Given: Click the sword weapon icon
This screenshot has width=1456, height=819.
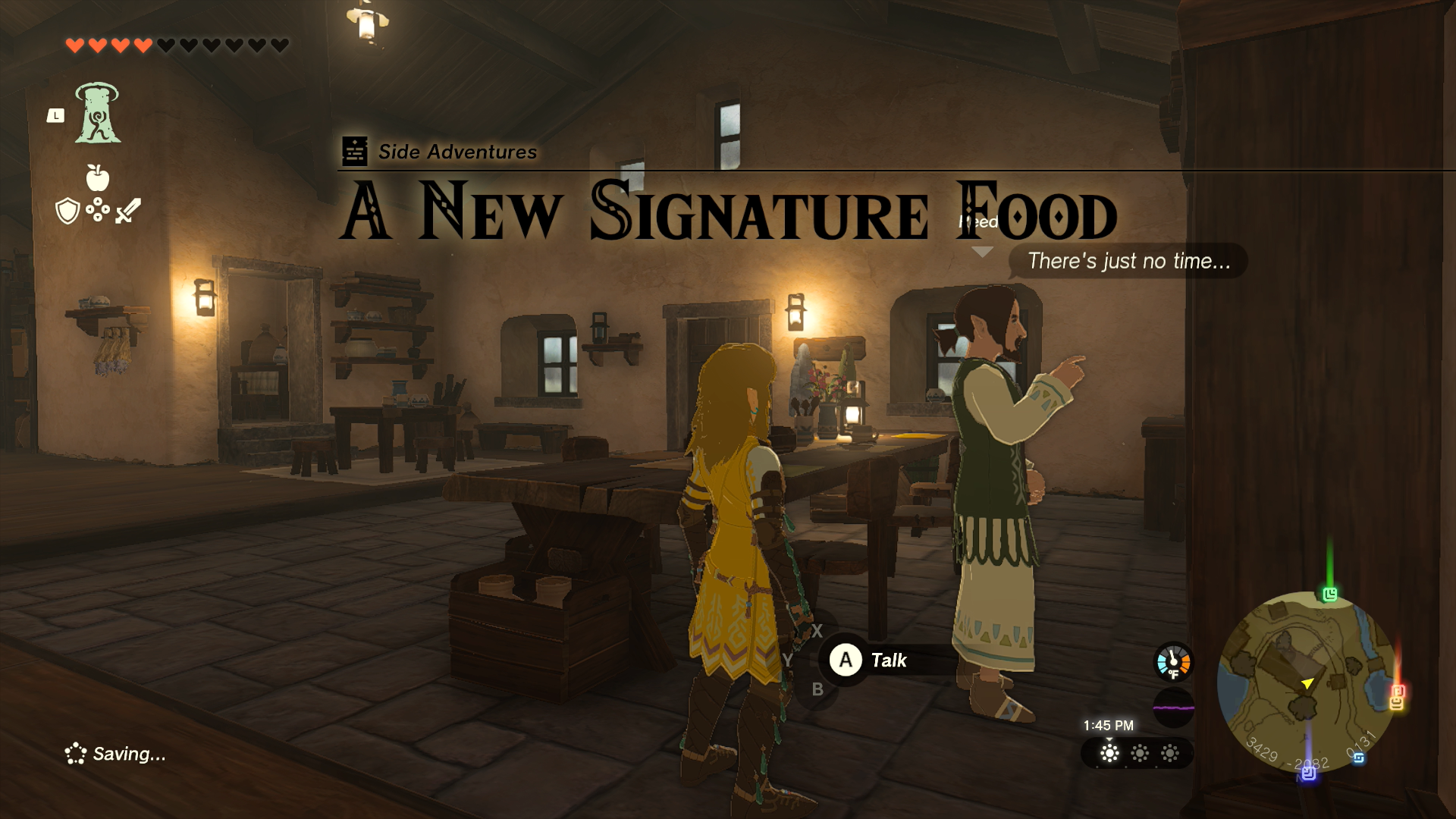Looking at the screenshot, I should click(x=127, y=212).
